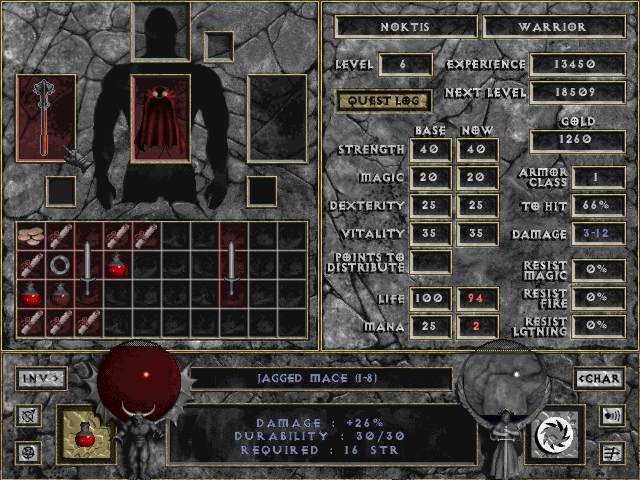This screenshot has width=640, height=480.
Task: Open the spell selection swirl icon
Action: 552,434
